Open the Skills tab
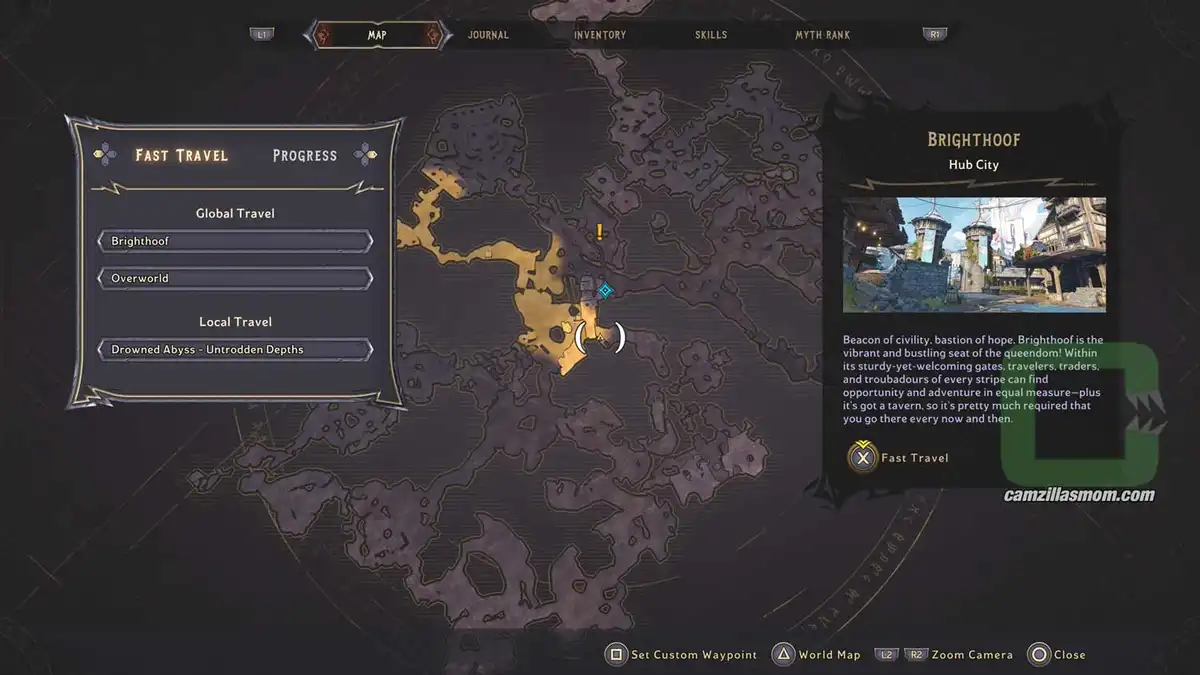This screenshot has height=675, width=1200. tap(711, 35)
